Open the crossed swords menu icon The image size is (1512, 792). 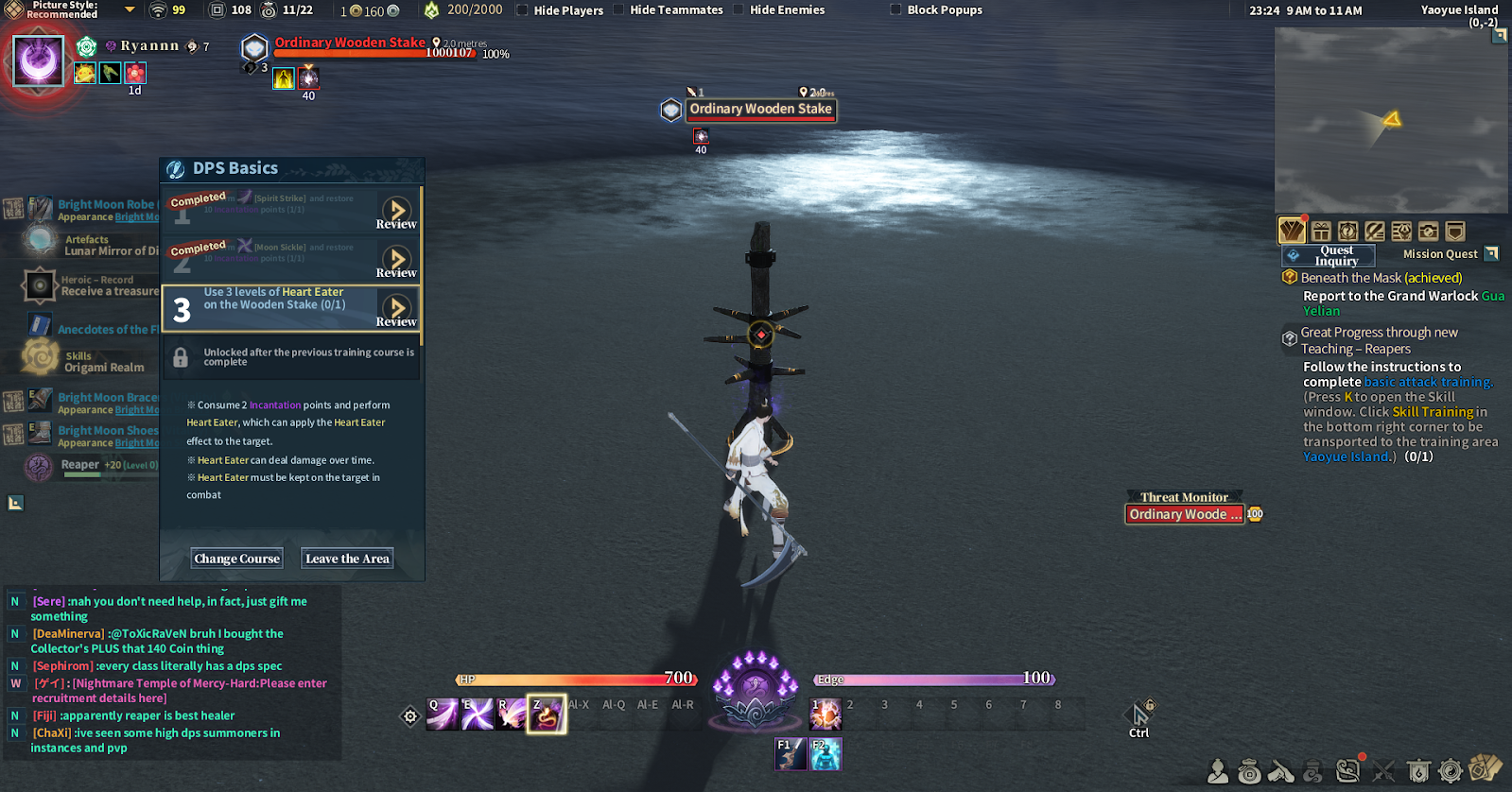pos(1383,771)
